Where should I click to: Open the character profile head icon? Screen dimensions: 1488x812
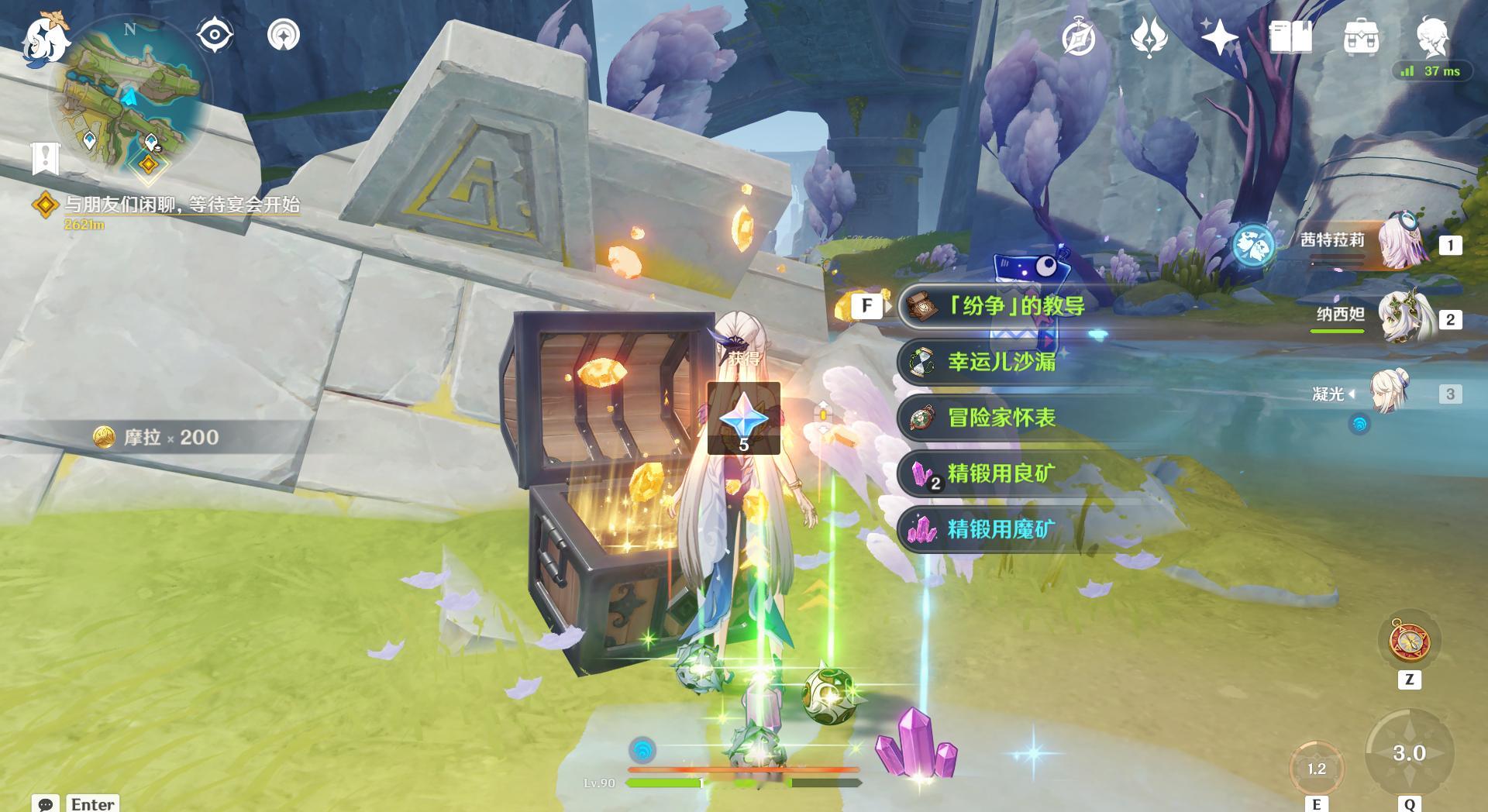(1432, 35)
